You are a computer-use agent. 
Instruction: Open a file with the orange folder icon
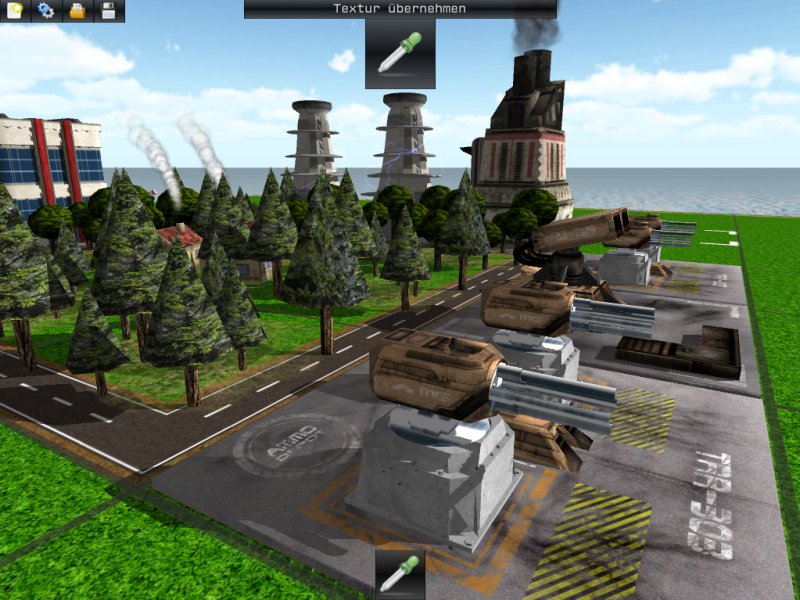coord(77,11)
